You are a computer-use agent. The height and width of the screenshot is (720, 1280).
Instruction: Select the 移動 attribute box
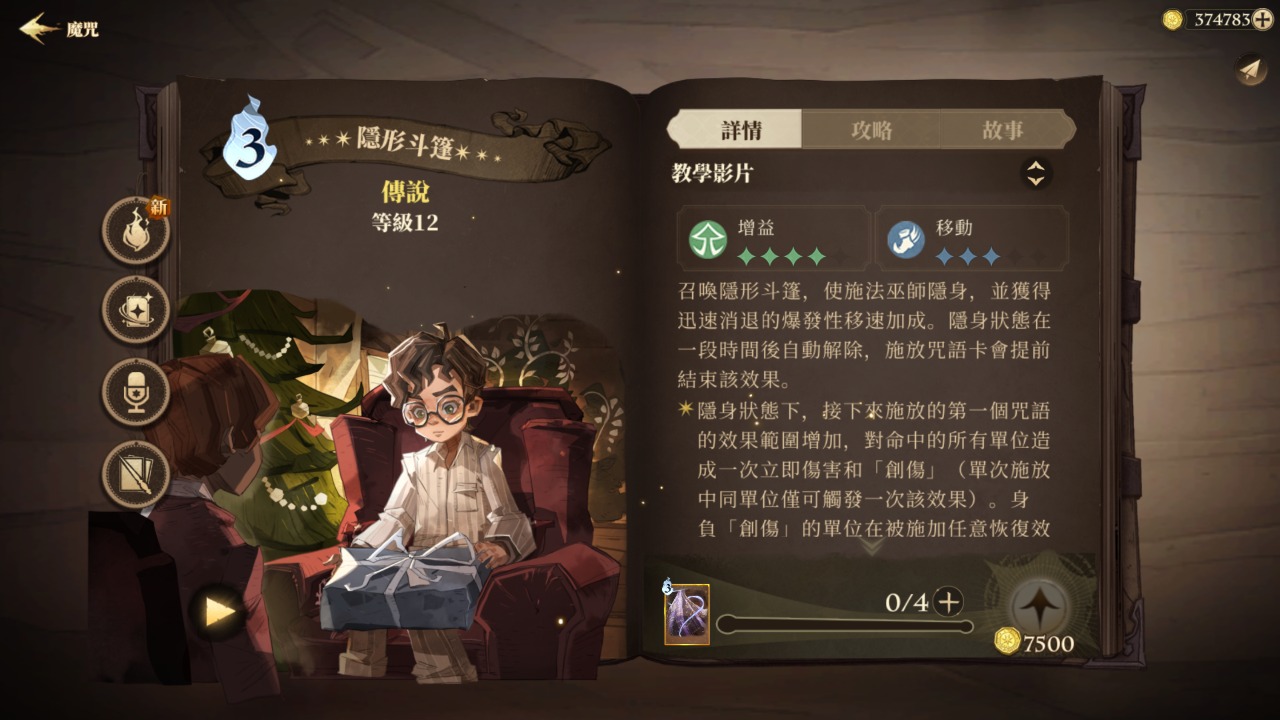click(971, 239)
